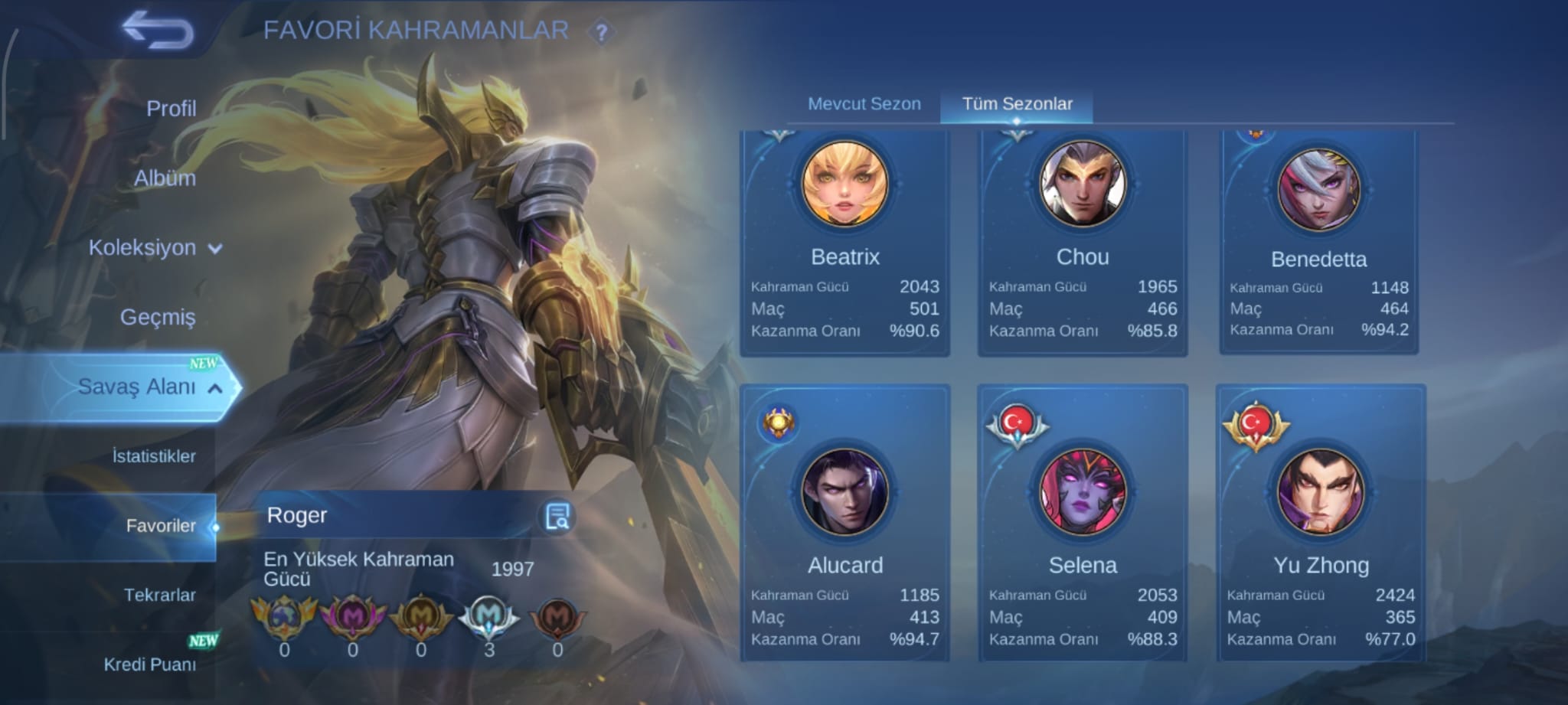The width and height of the screenshot is (1568, 705).
Task: Open the Albüm section
Action: [165, 178]
